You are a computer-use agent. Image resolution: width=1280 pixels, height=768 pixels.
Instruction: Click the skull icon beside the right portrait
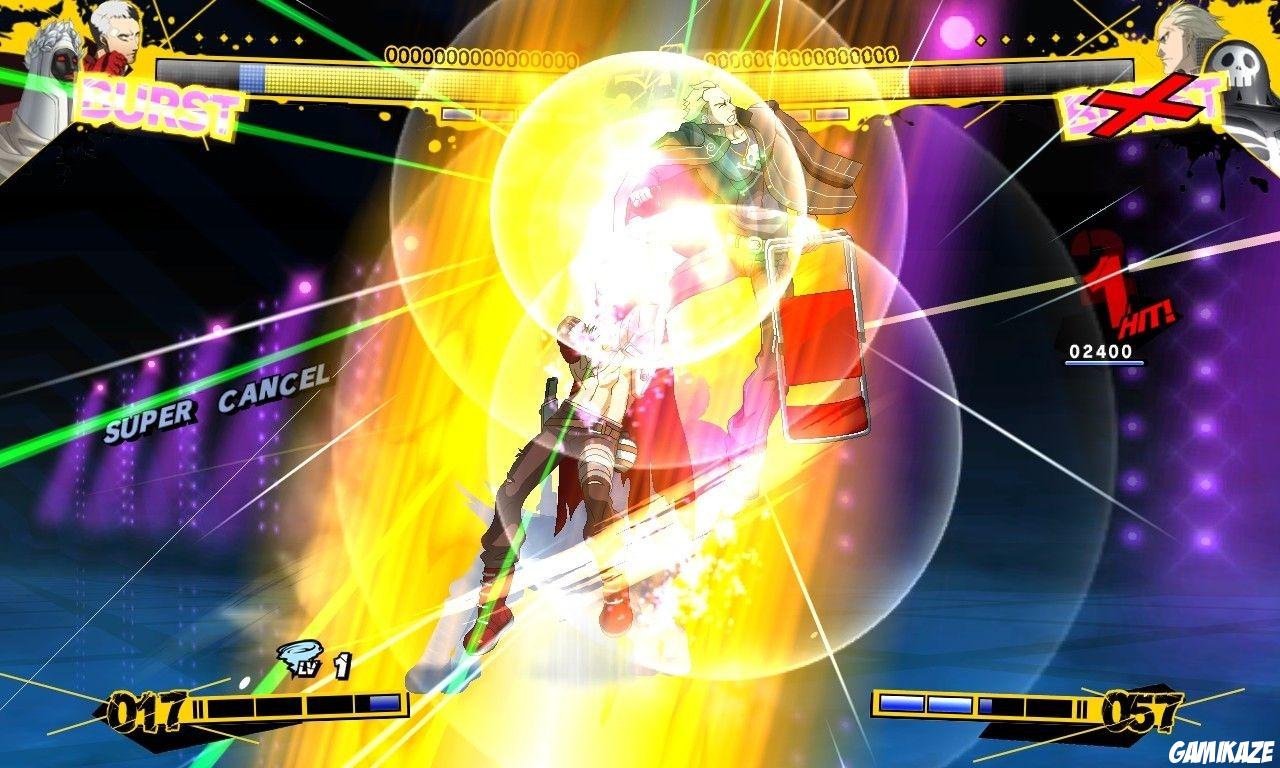(x=1234, y=63)
